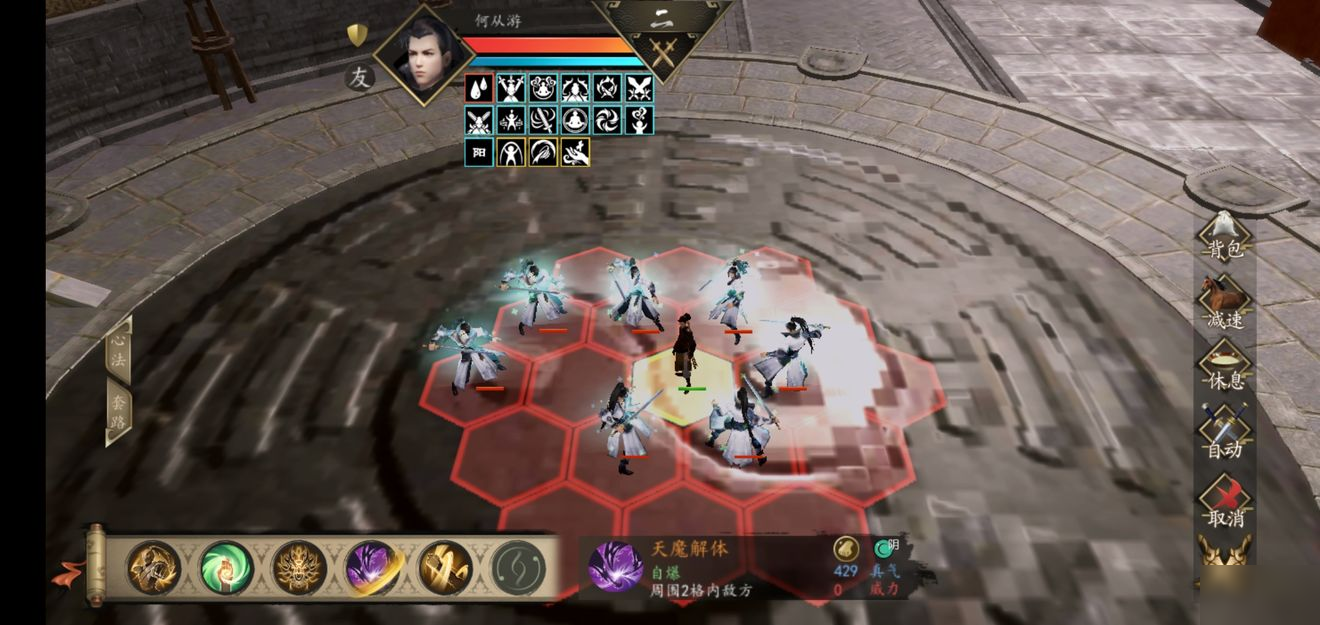Use the golden fist martial skill
The height and width of the screenshot is (625, 1320).
pos(152,568)
